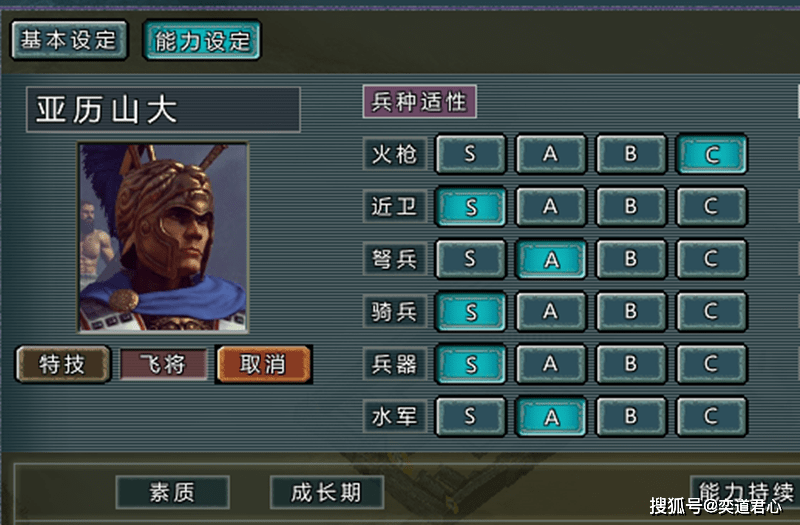Choose grade C for 近卫
This screenshot has height=525, width=800.
[x=711, y=207]
